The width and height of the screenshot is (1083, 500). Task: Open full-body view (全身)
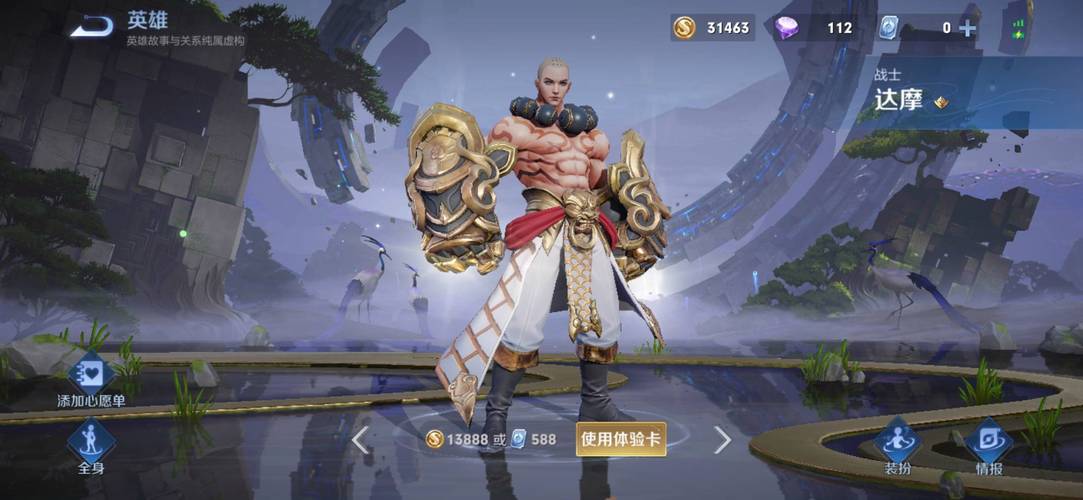[x=91, y=446]
